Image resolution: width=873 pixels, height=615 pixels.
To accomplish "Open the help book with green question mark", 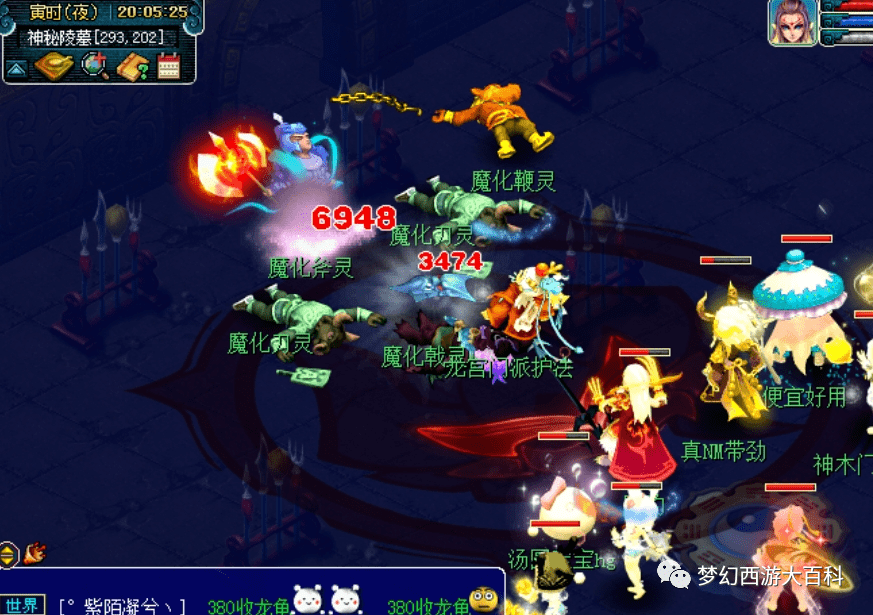I will (x=133, y=66).
